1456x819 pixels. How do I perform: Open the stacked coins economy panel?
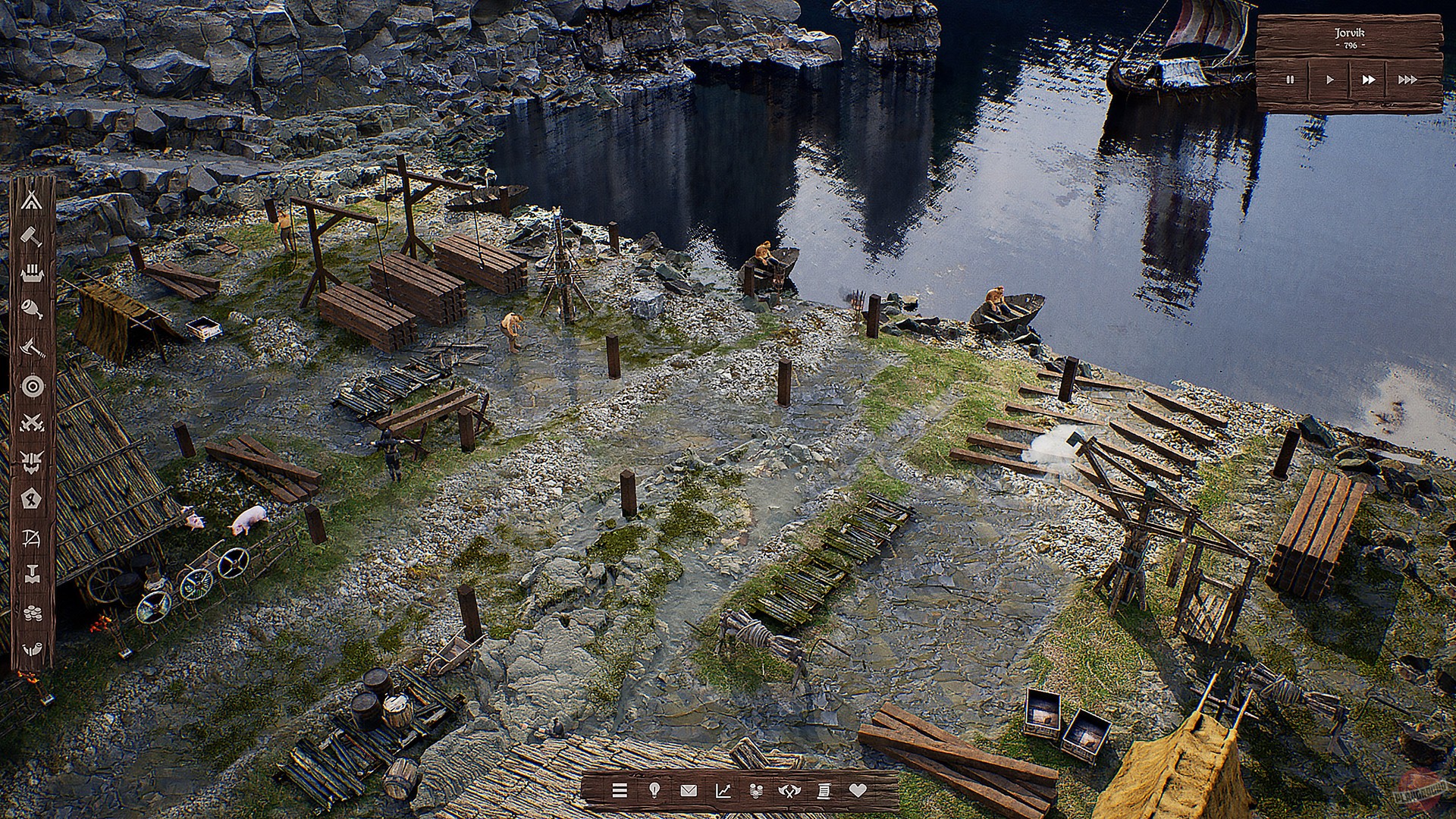click(x=756, y=790)
